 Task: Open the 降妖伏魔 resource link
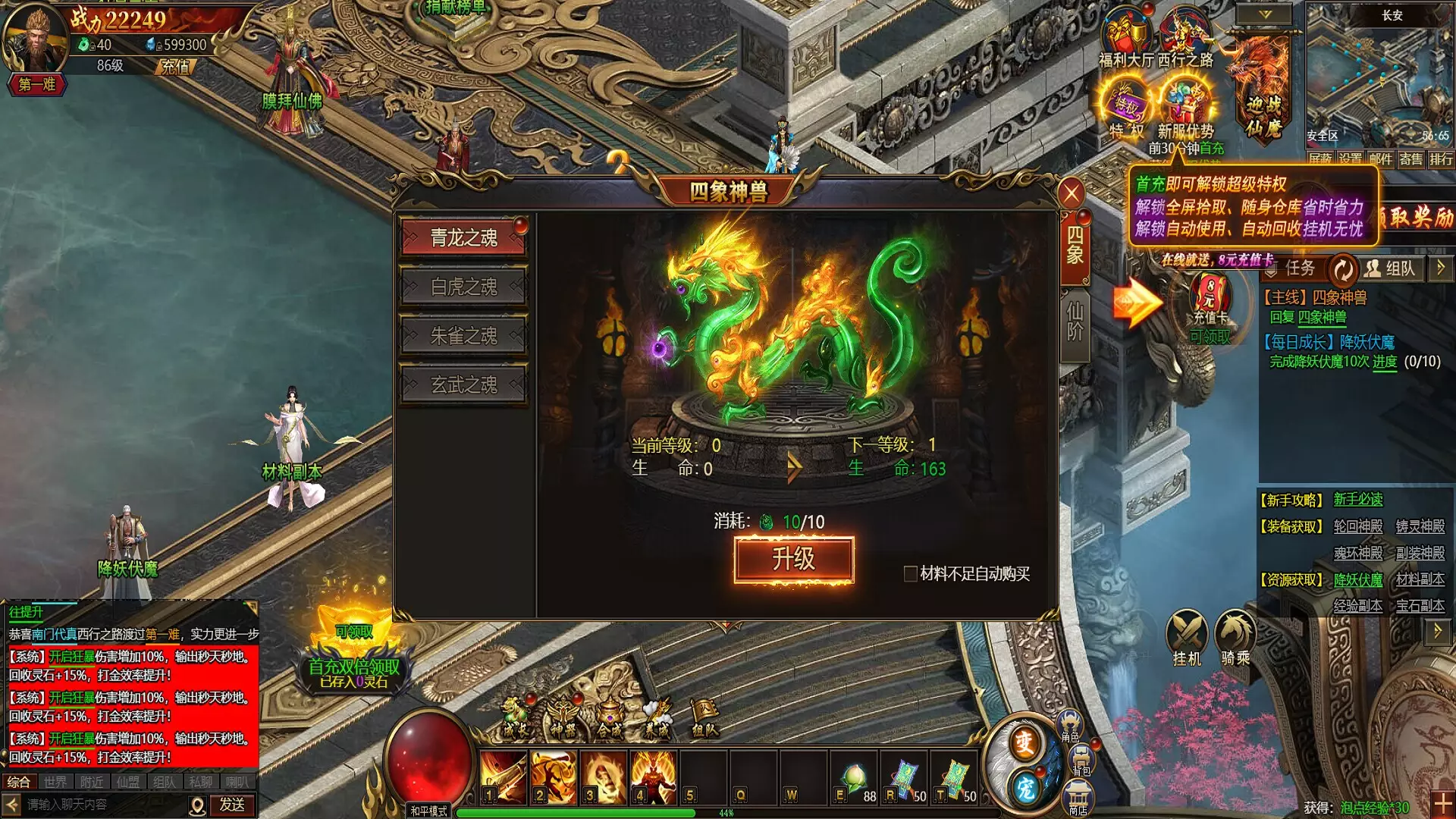coord(1358,580)
